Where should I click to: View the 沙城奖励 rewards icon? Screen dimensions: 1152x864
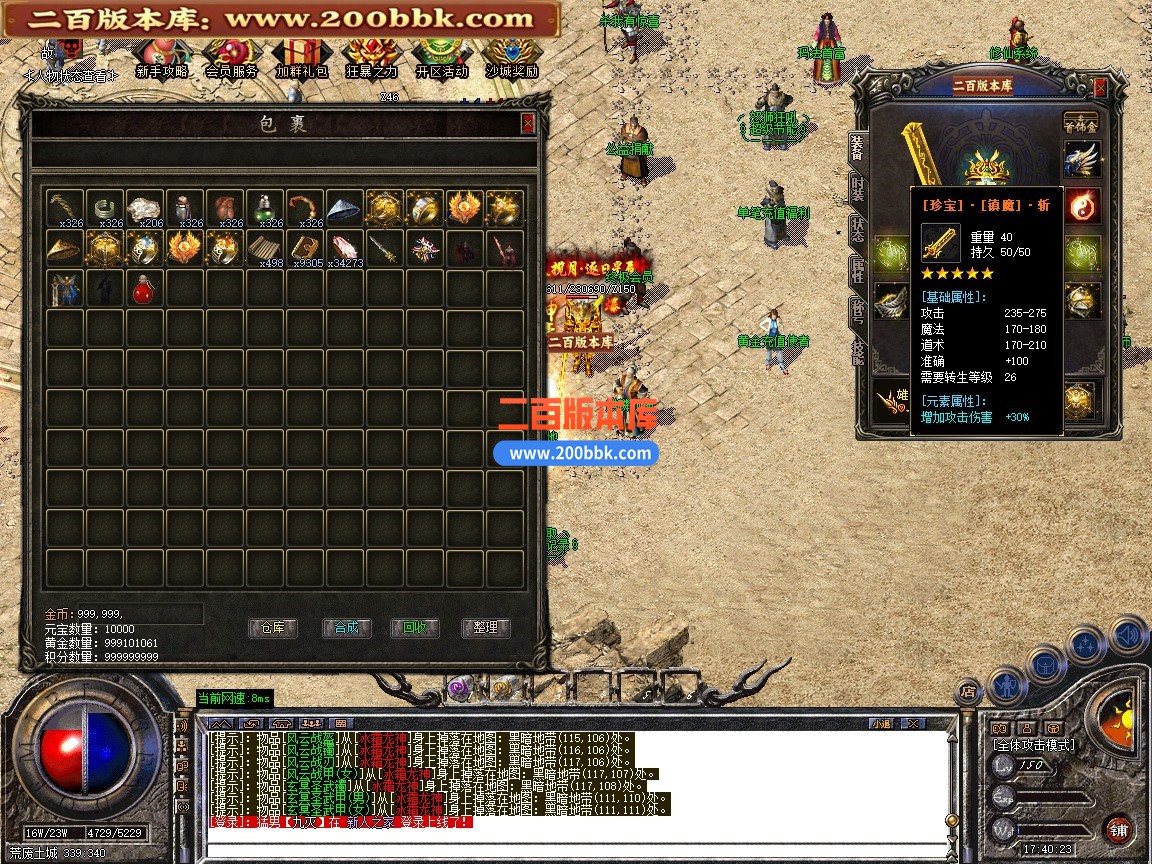tap(511, 59)
